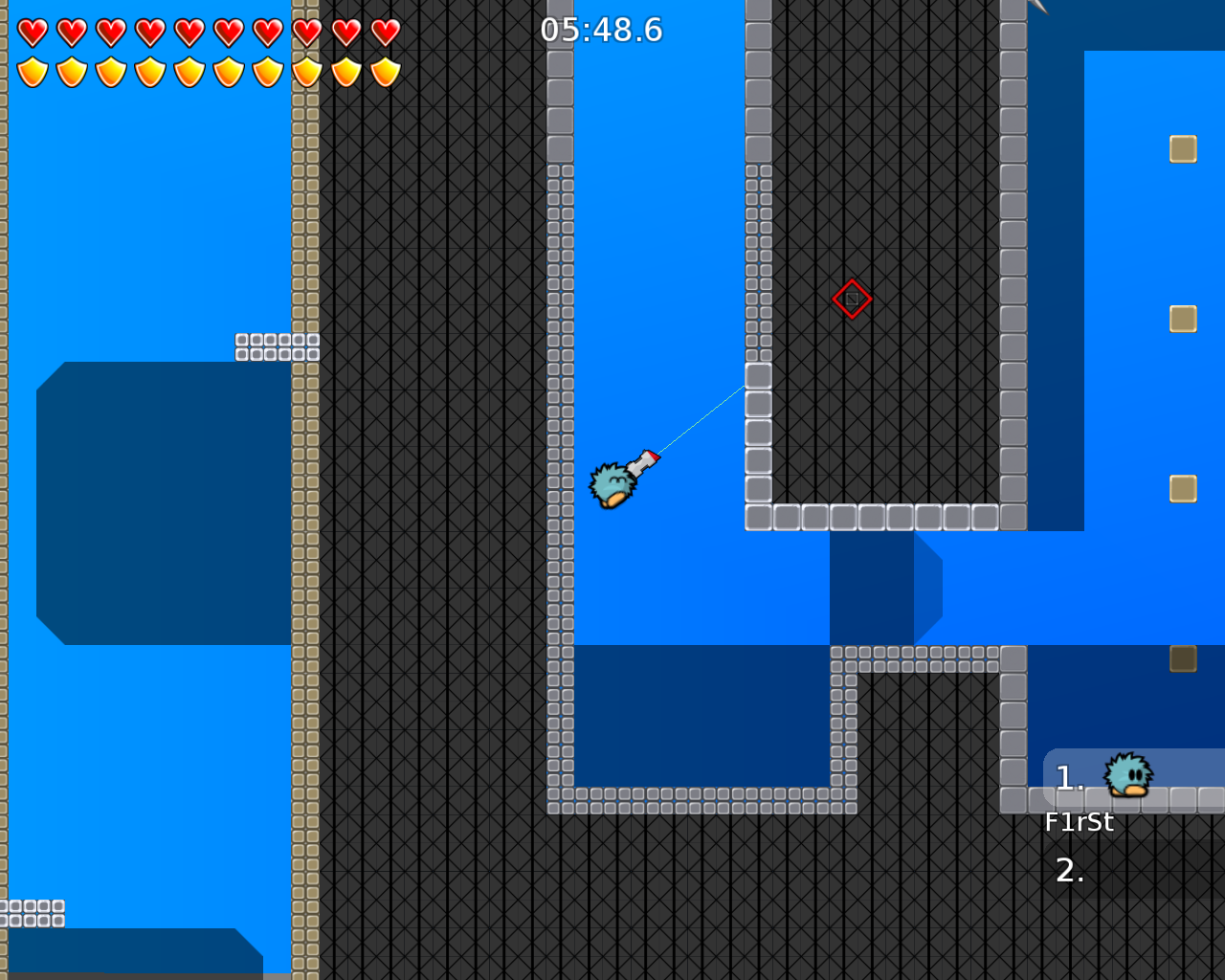
Task: Click the player name F1rSt on the scoreboard
Action: click(x=1080, y=821)
